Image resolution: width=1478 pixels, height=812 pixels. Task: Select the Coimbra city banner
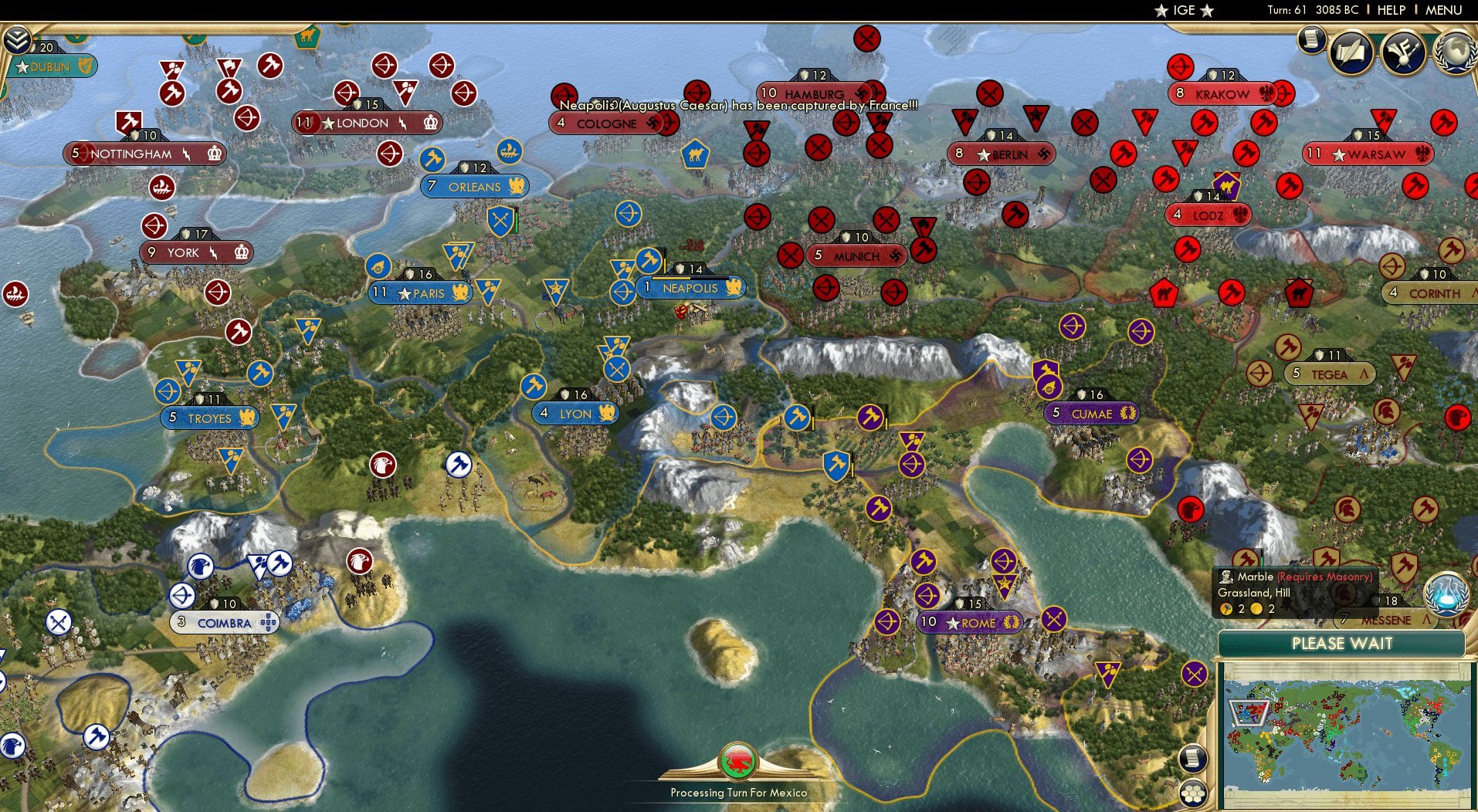pos(224,622)
